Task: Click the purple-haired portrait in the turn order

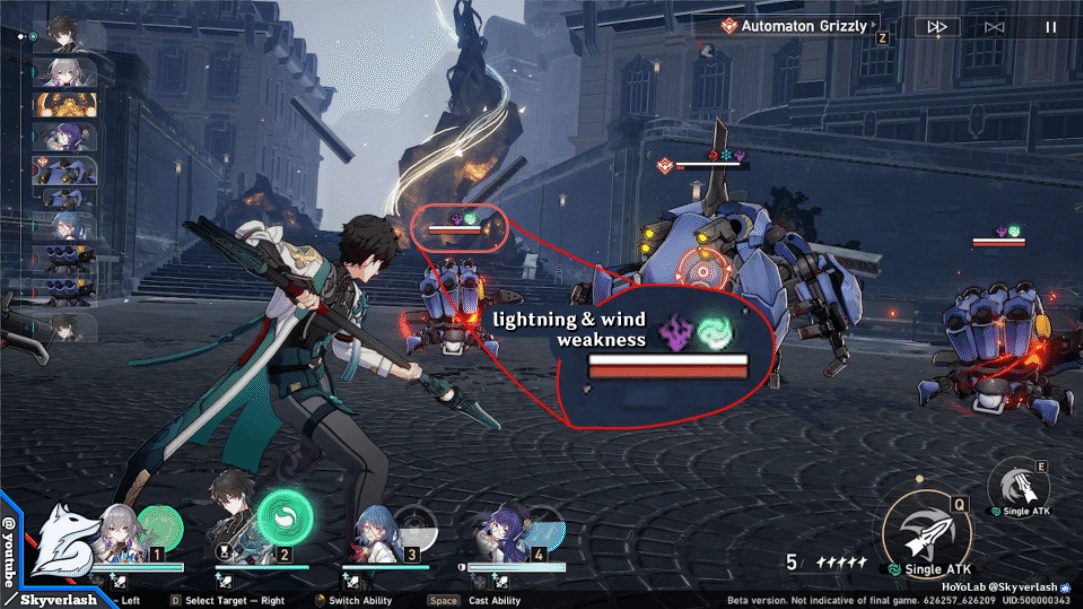Action: [x=65, y=136]
